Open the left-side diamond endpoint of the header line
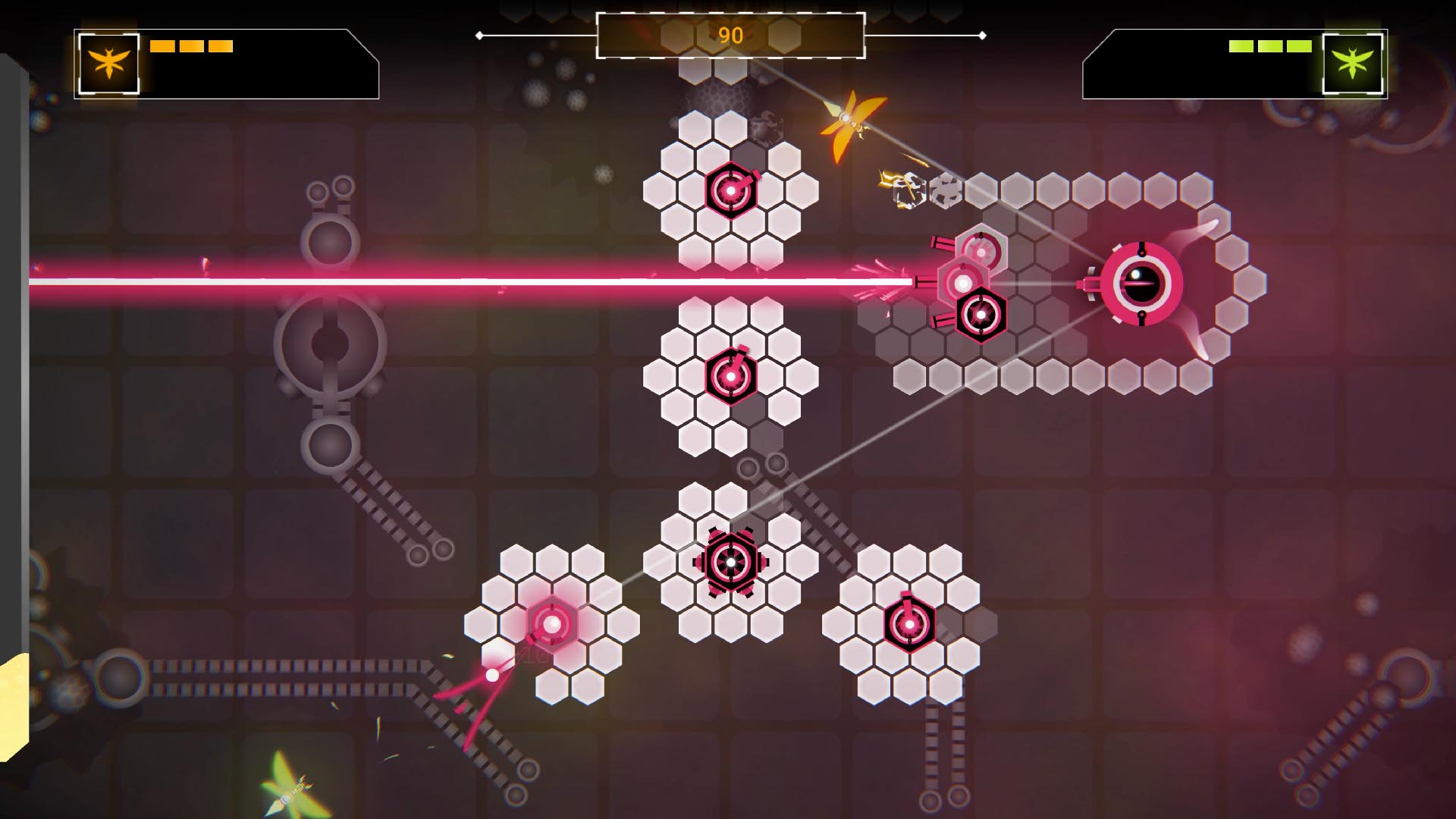This screenshot has height=819, width=1456. click(x=479, y=34)
